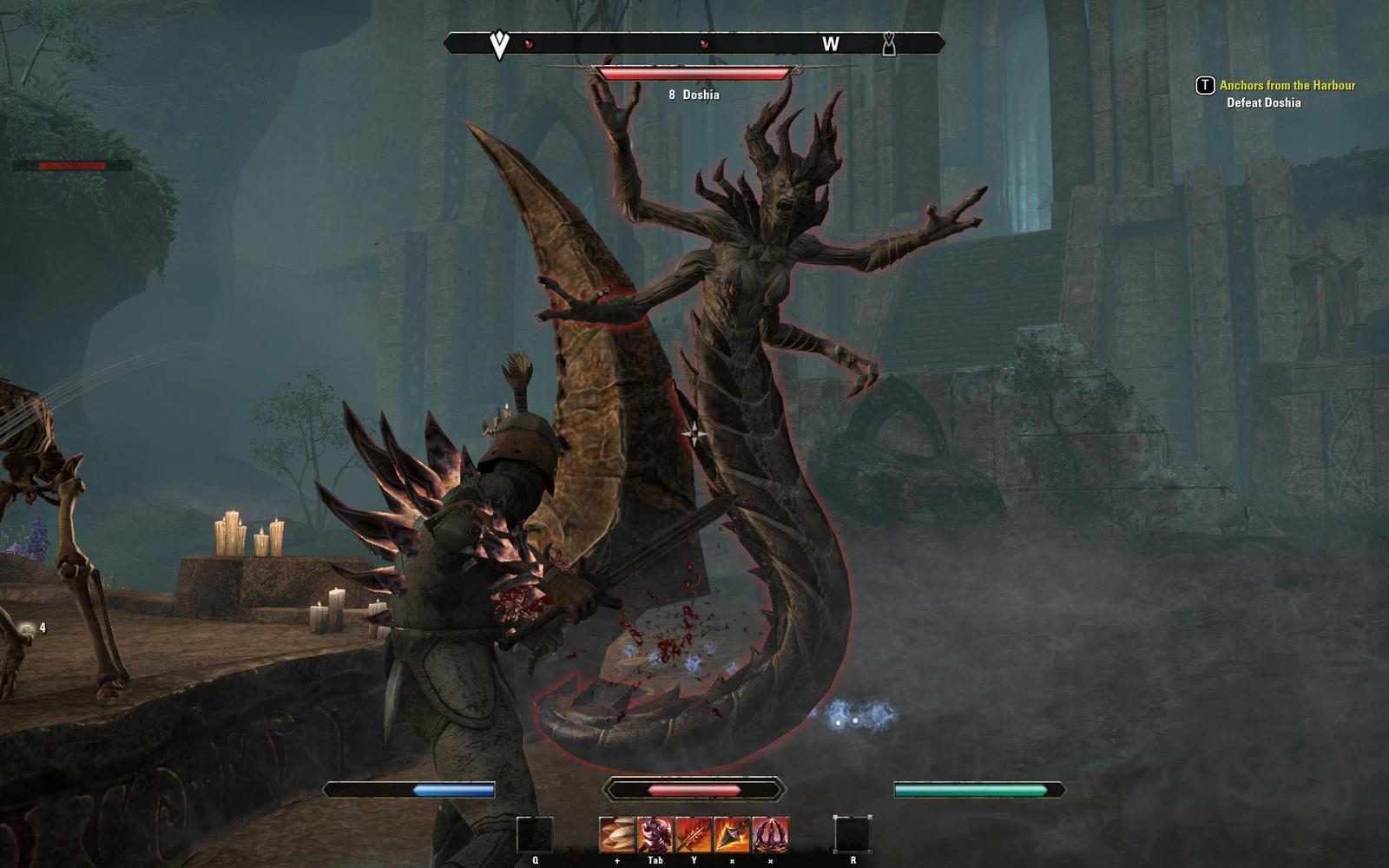Activate the dark talons ability
1389x868 pixels.
pyautogui.click(x=770, y=834)
